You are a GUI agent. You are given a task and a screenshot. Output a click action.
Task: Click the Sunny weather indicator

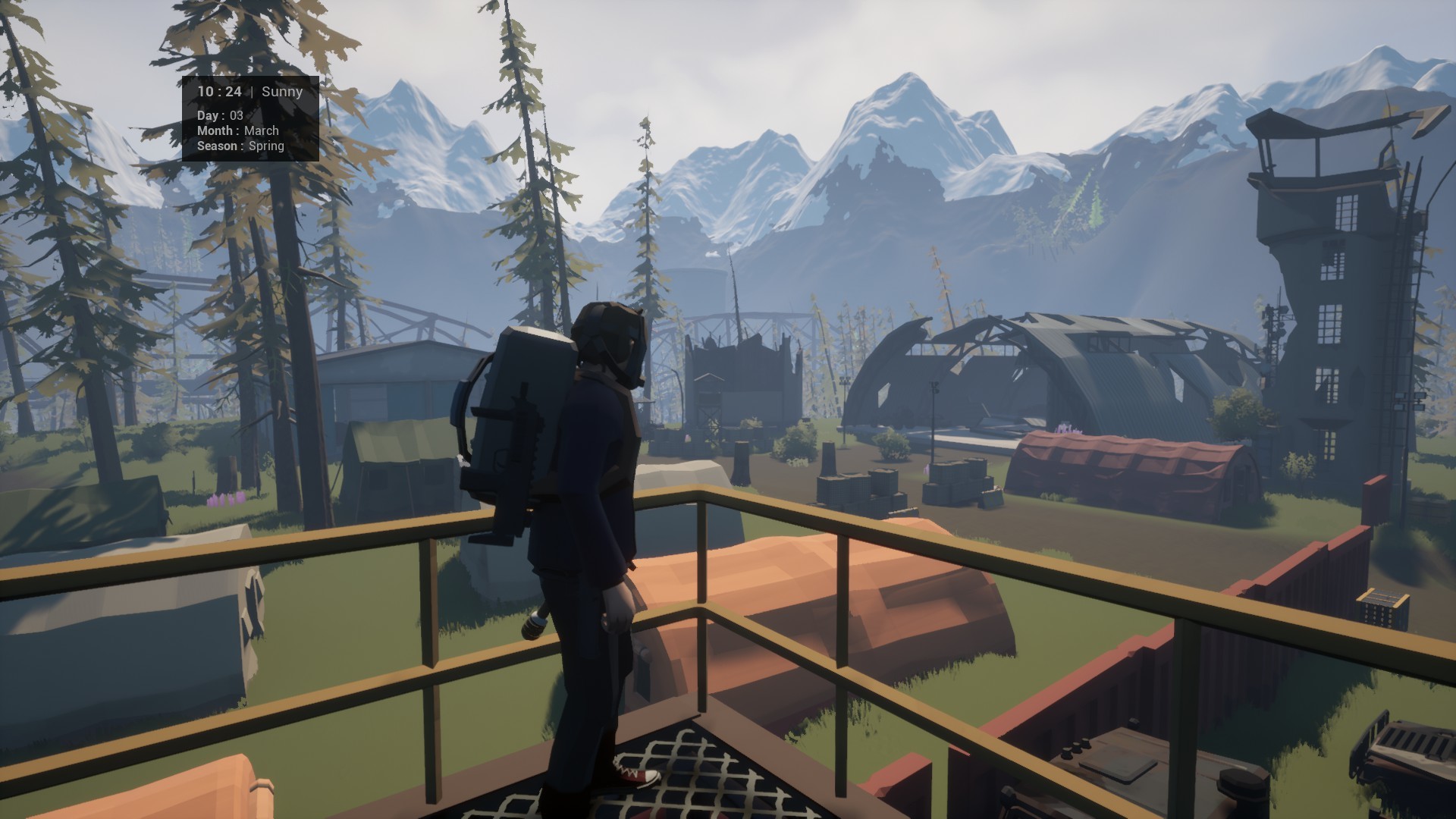pyautogui.click(x=282, y=91)
